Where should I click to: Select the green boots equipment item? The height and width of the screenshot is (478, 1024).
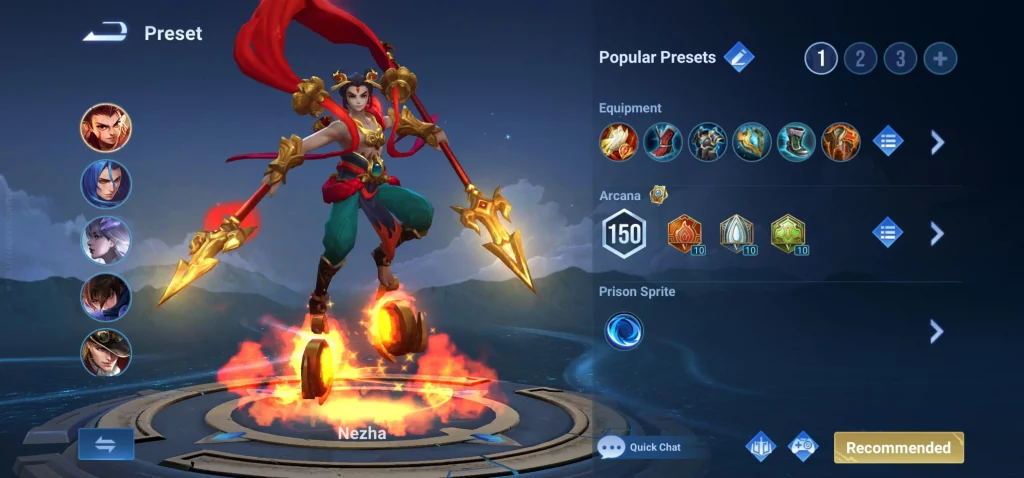796,142
